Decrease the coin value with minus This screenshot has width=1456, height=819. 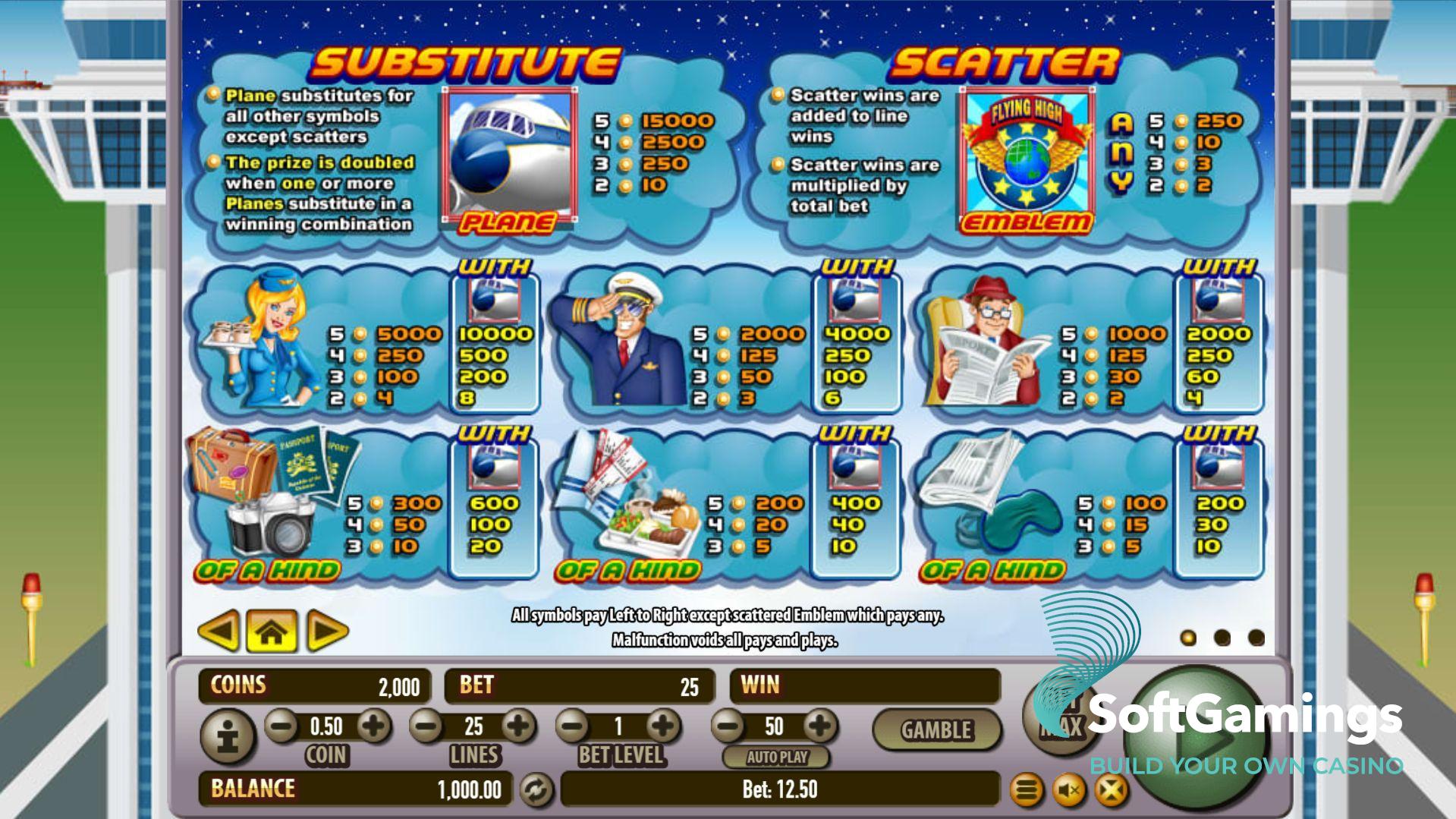point(281,726)
